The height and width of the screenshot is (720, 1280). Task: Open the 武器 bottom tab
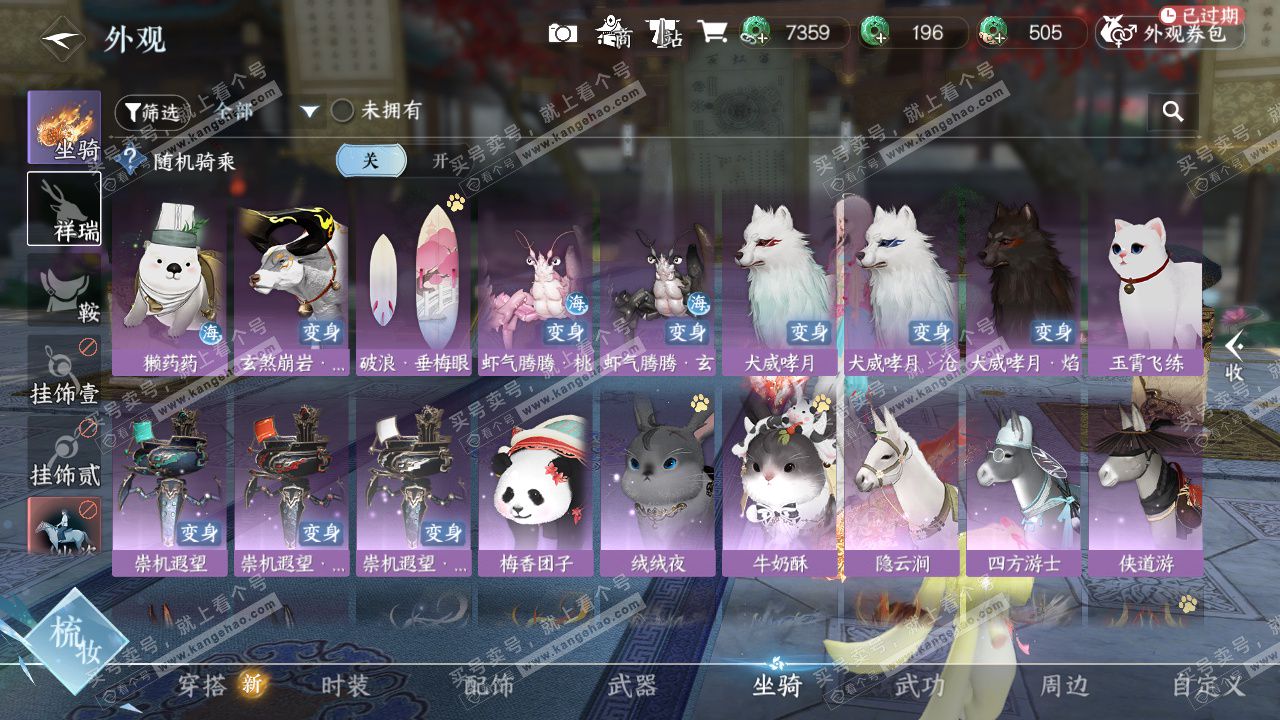pos(632,686)
